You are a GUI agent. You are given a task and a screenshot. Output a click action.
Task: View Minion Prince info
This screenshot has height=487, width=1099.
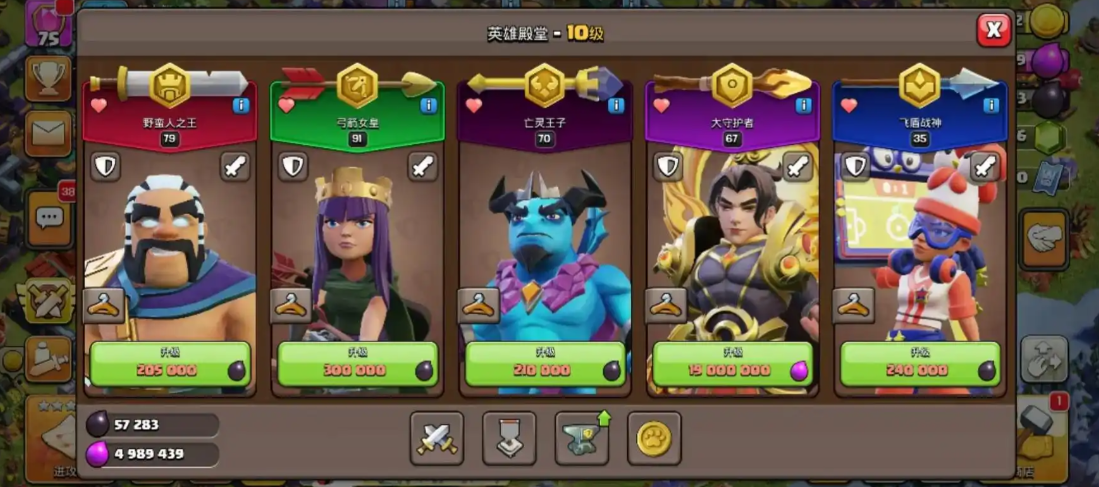click(x=616, y=105)
